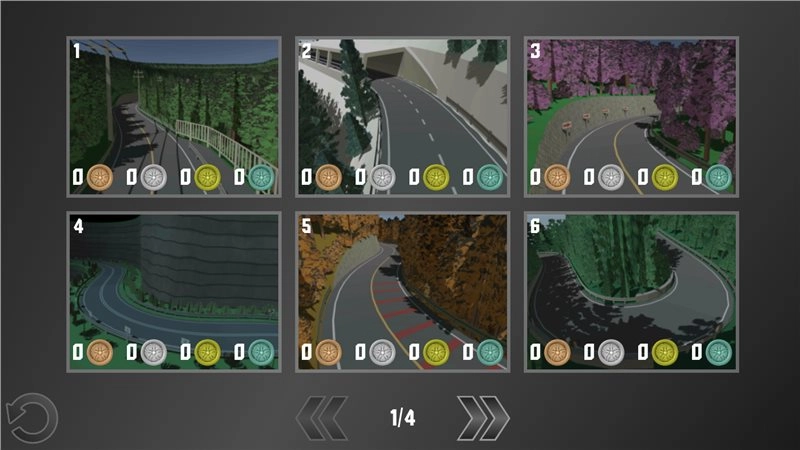Open track 4, the dark night course

[x=173, y=290]
